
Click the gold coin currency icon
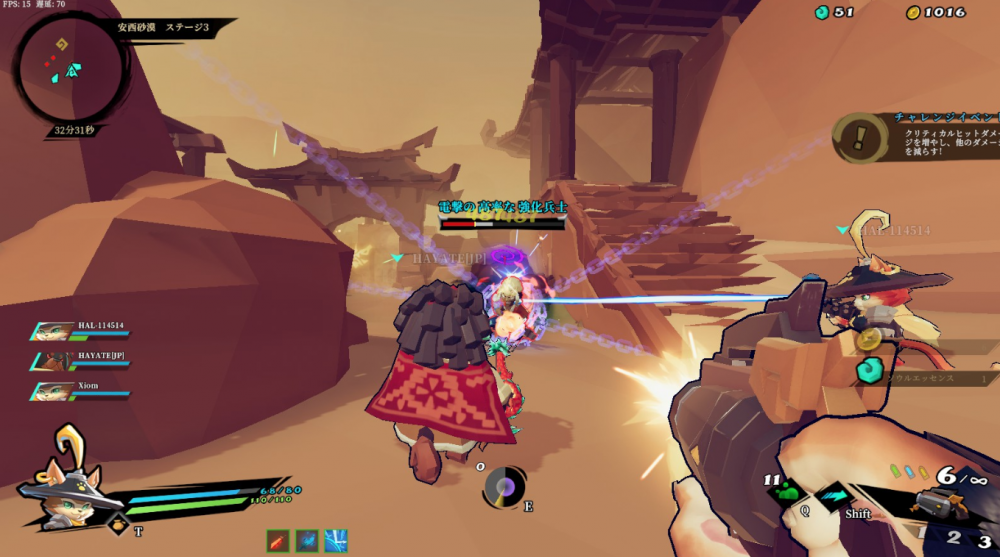coord(912,12)
